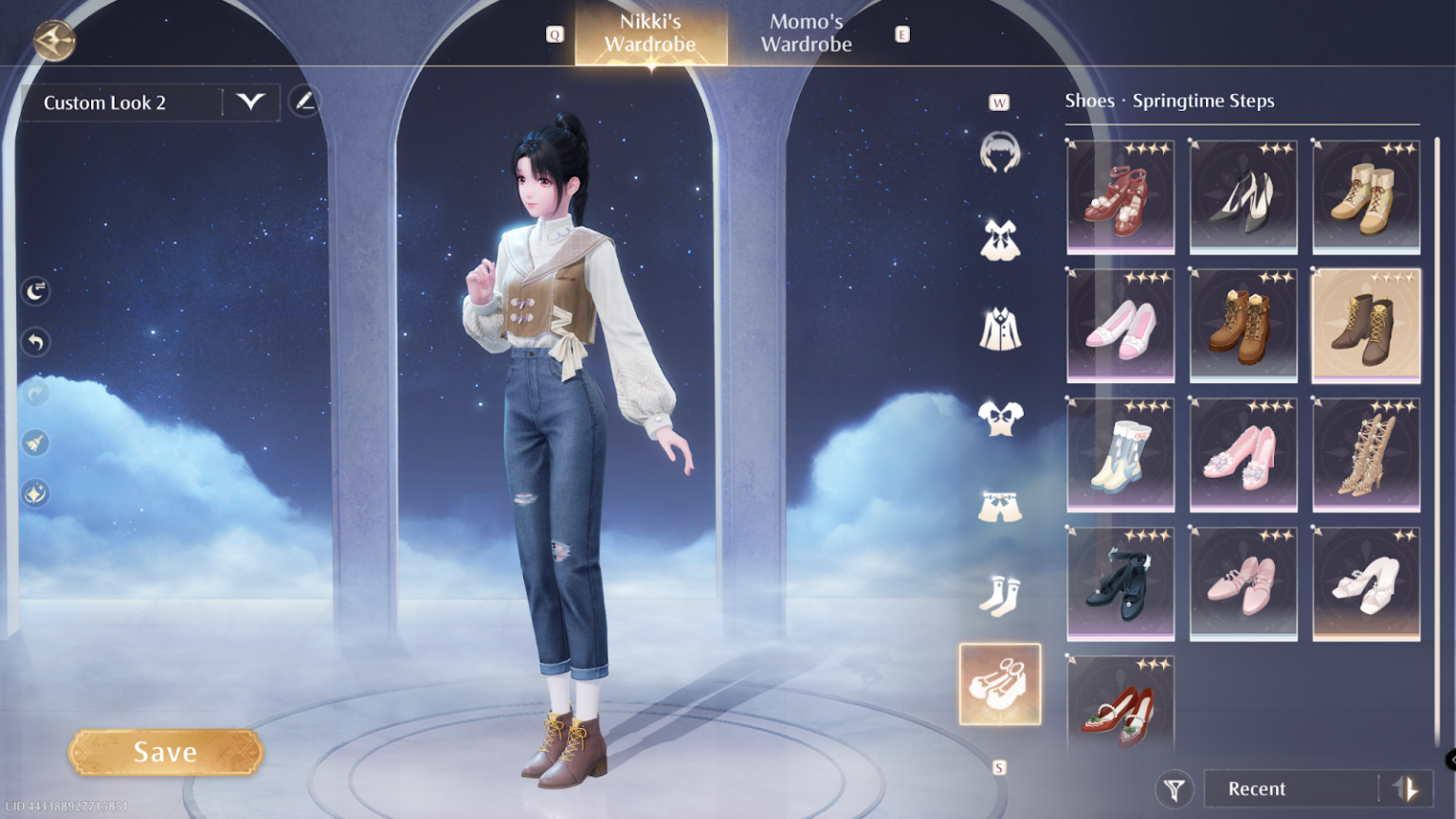Select the outerwear jacket category
Image resolution: width=1456 pixels, height=819 pixels.
point(999,330)
